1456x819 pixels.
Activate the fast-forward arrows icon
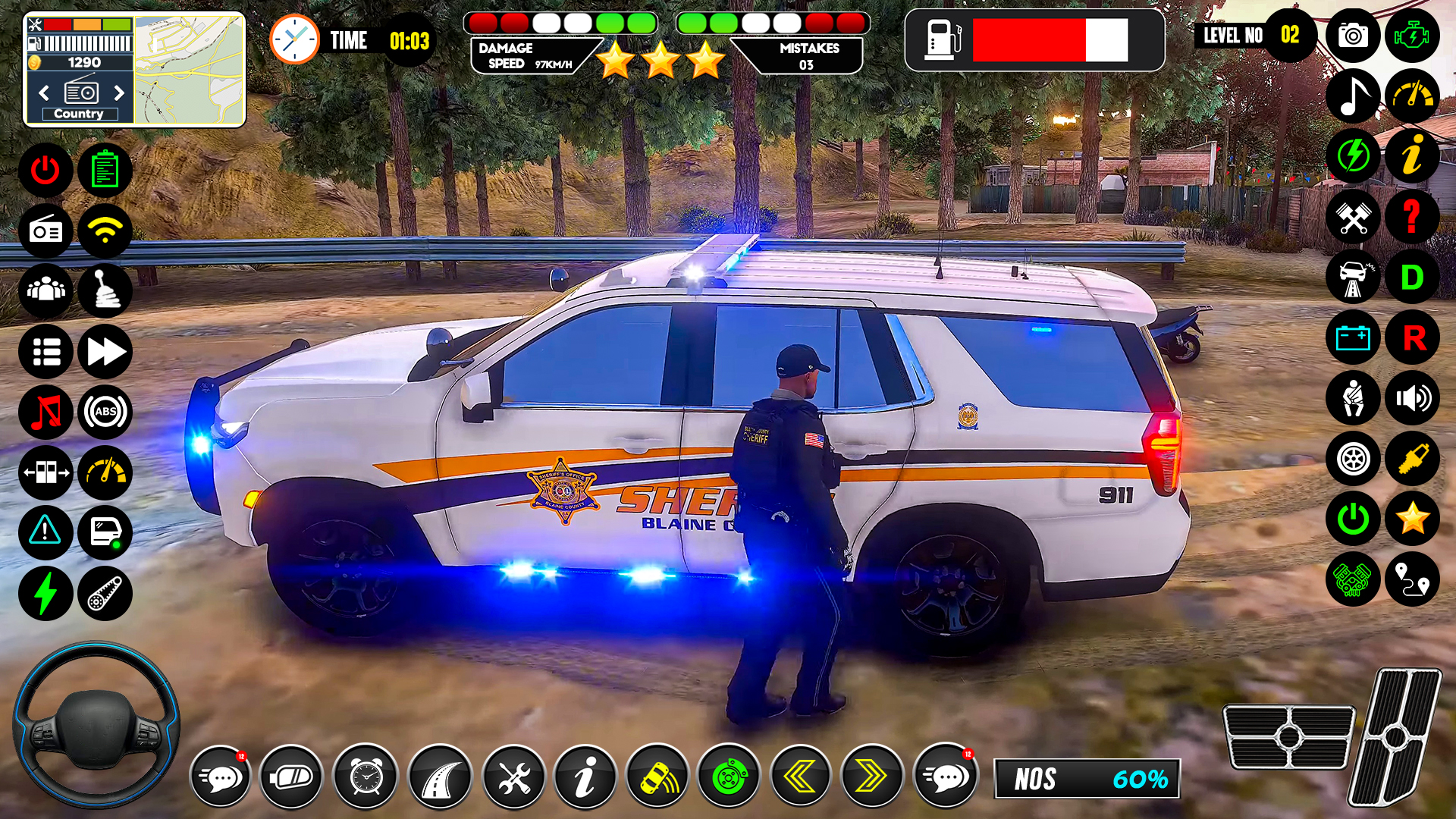click(x=105, y=352)
